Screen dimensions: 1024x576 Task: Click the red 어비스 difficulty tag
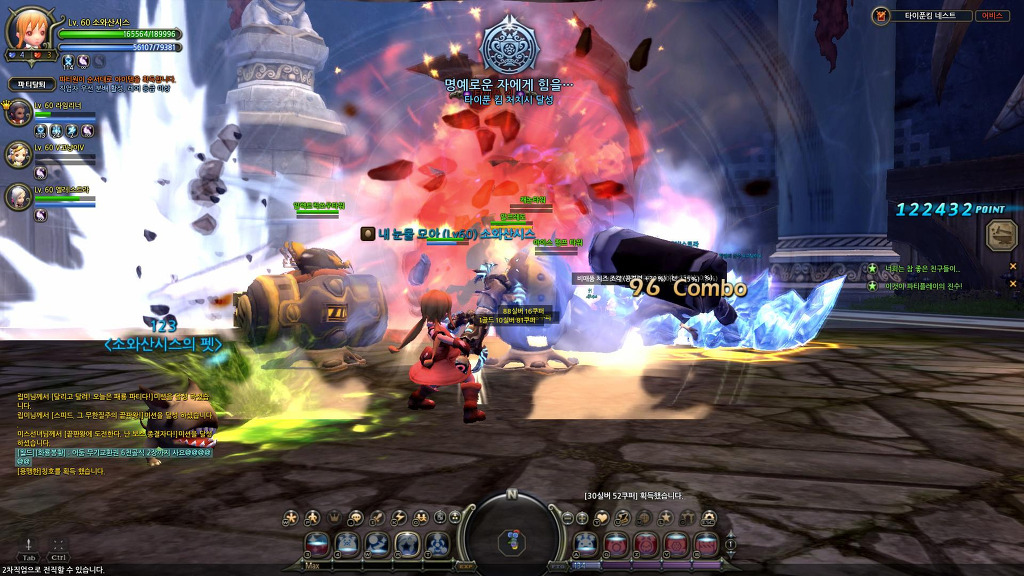coord(991,16)
